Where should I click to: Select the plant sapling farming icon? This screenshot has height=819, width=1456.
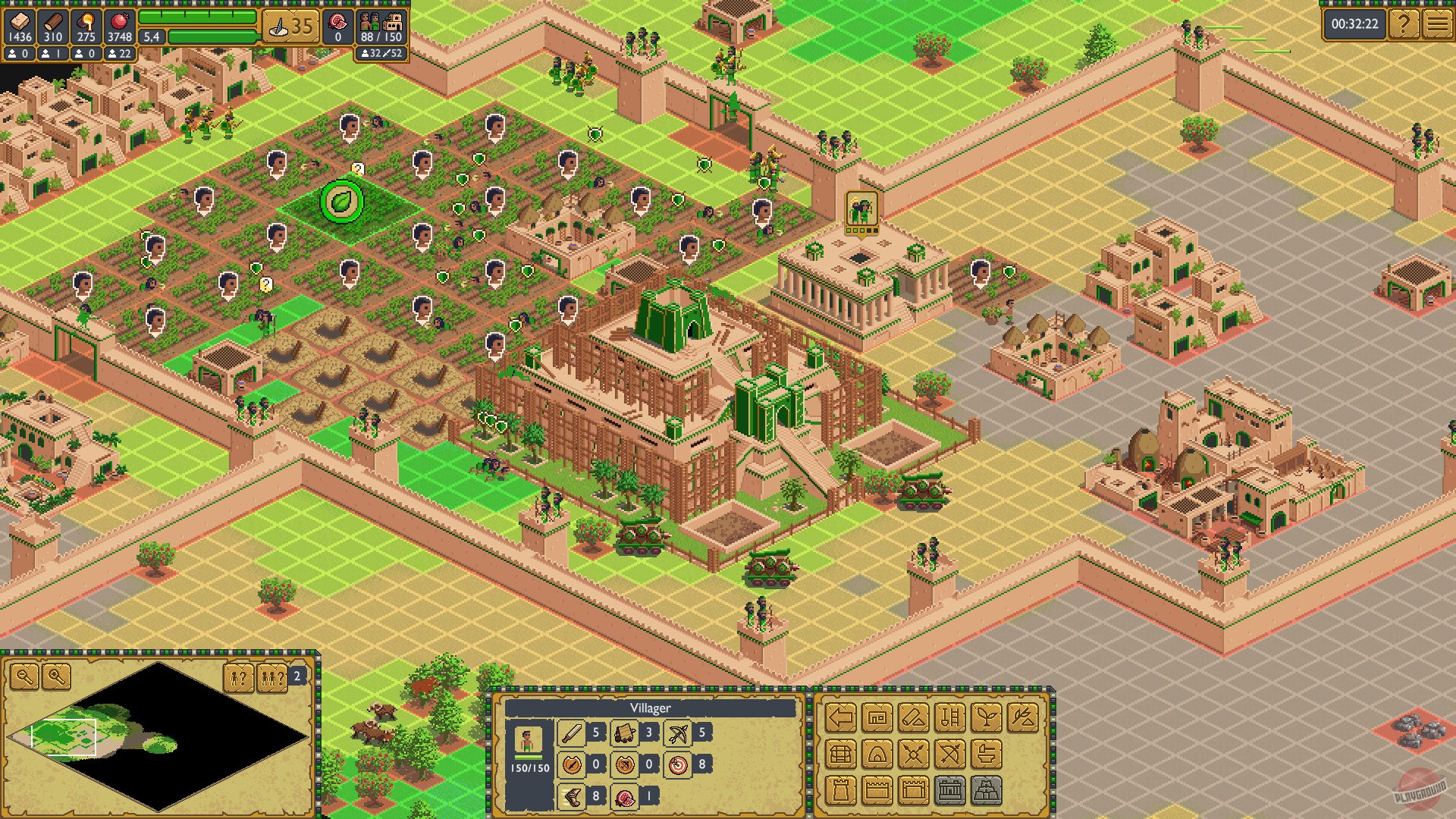tap(986, 717)
